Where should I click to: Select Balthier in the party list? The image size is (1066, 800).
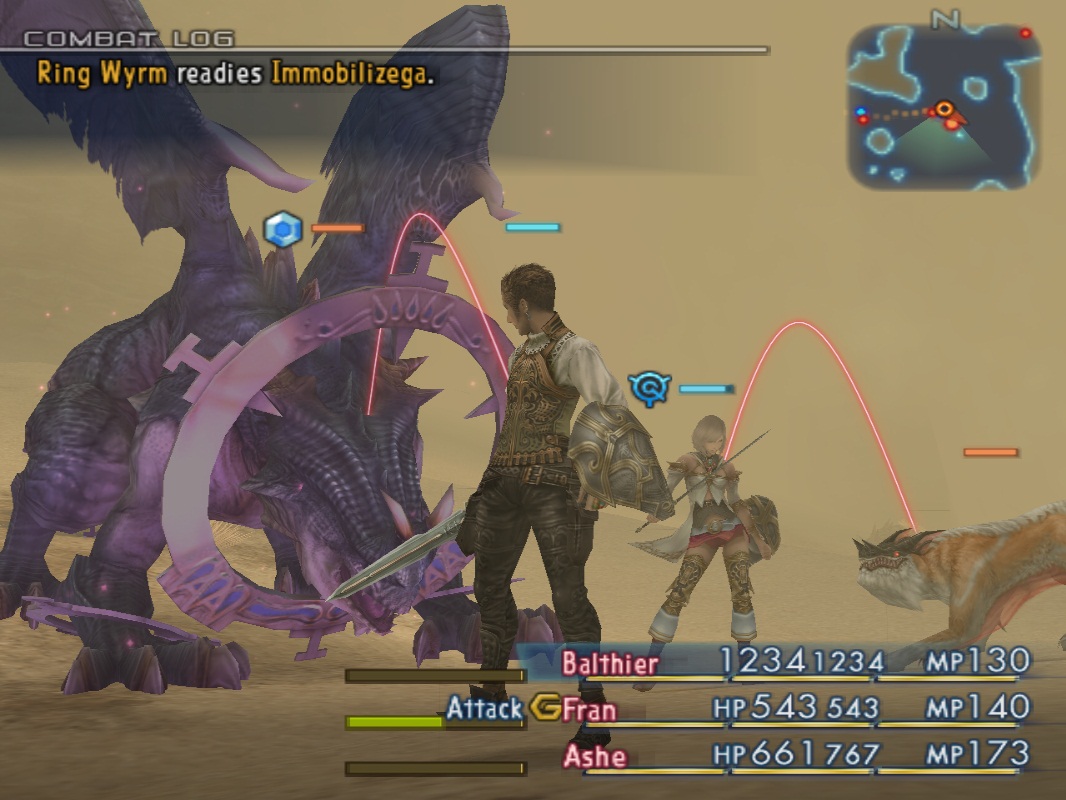[610, 663]
